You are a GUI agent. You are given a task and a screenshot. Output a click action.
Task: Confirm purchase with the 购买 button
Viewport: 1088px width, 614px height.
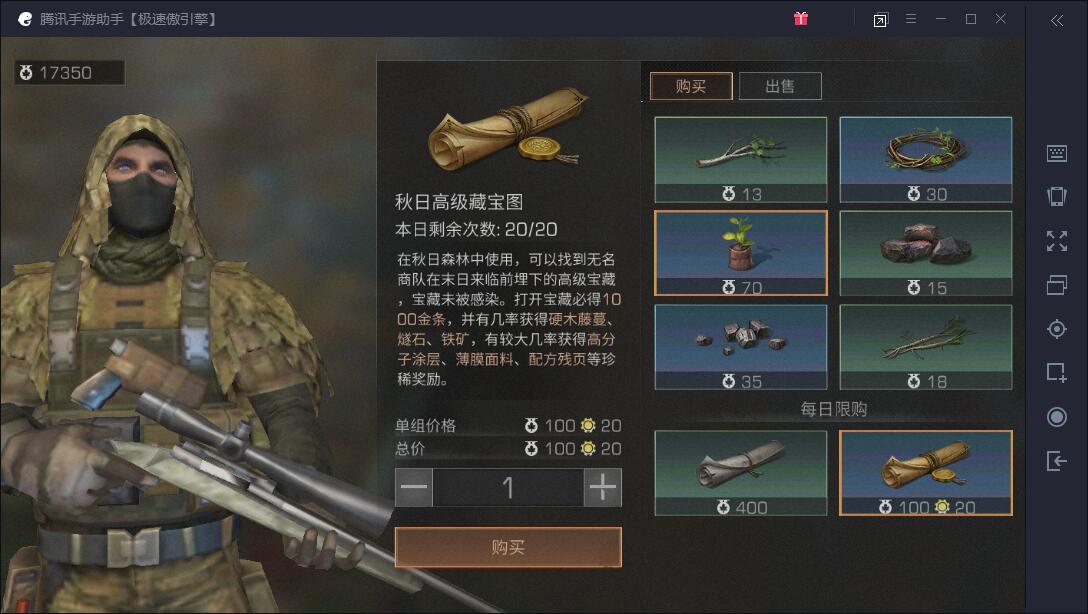point(508,547)
